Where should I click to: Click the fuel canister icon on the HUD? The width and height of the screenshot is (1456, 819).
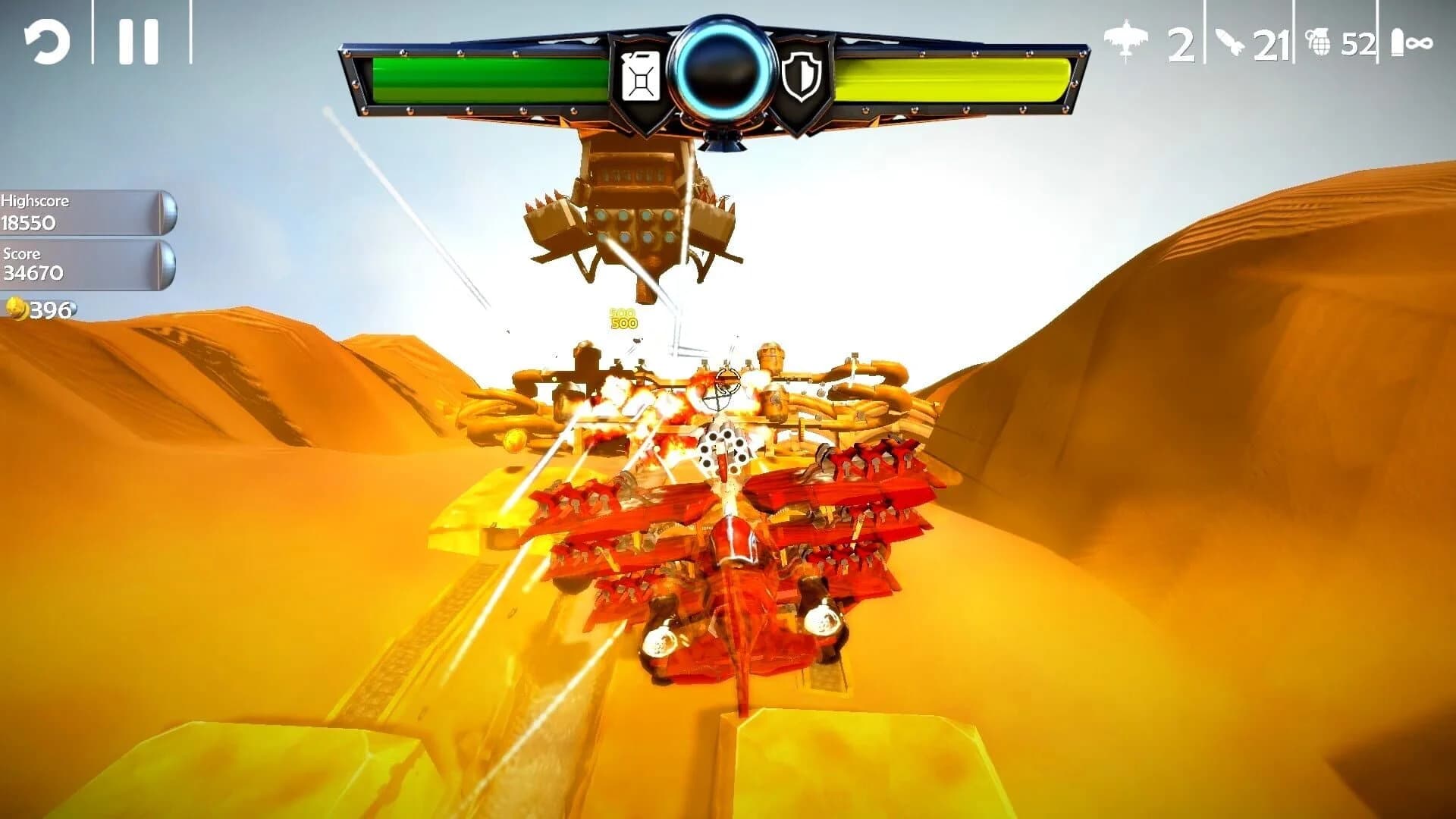point(642,76)
